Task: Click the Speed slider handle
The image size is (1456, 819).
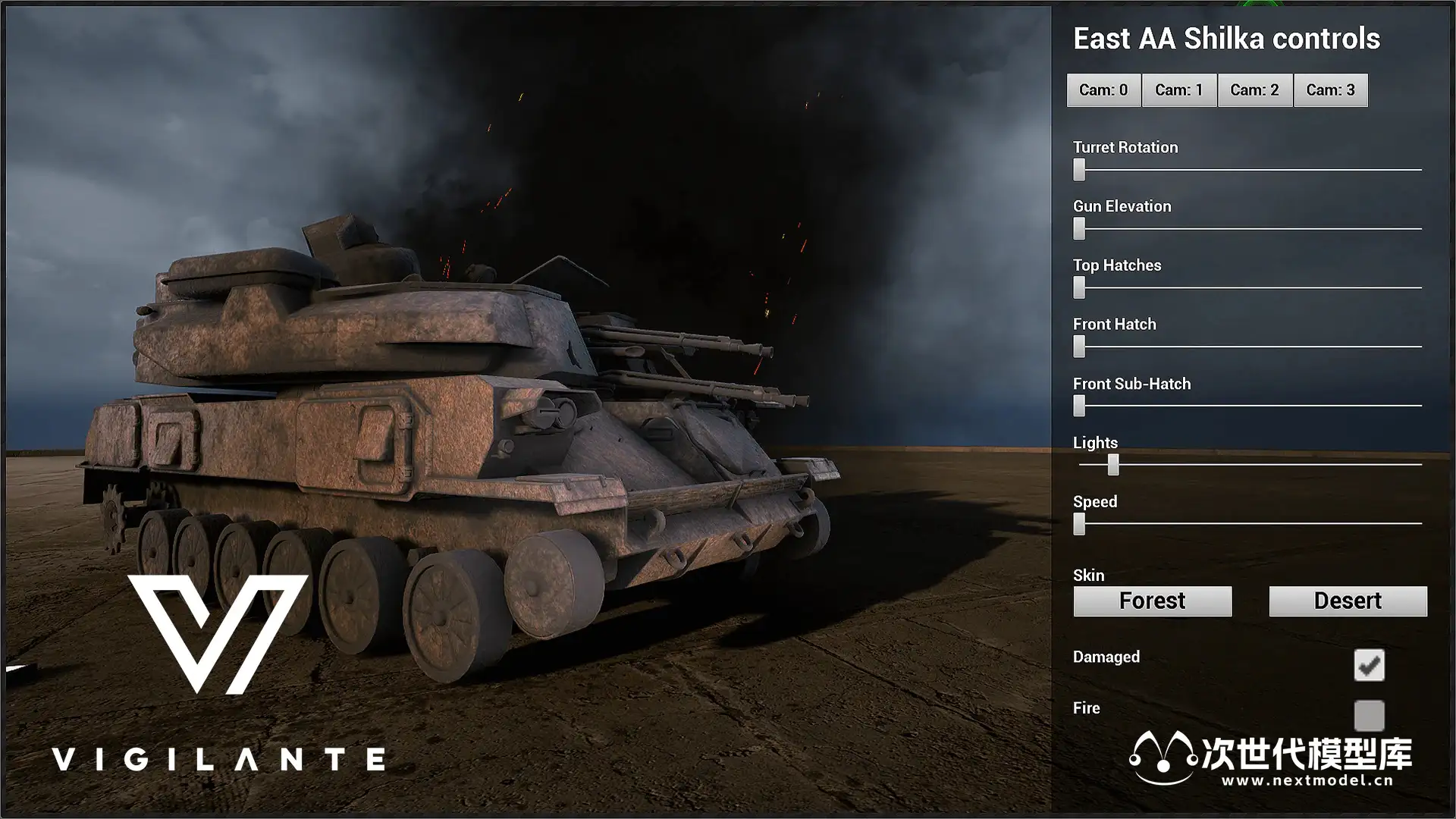Action: pos(1079,524)
